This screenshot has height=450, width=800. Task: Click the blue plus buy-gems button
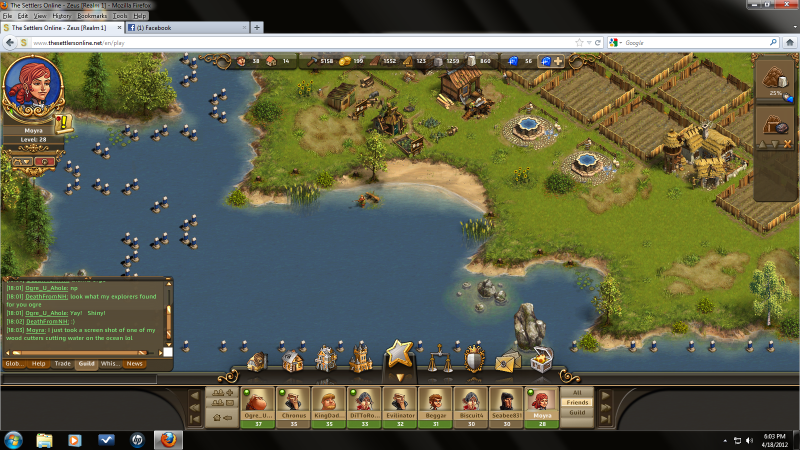(558, 61)
